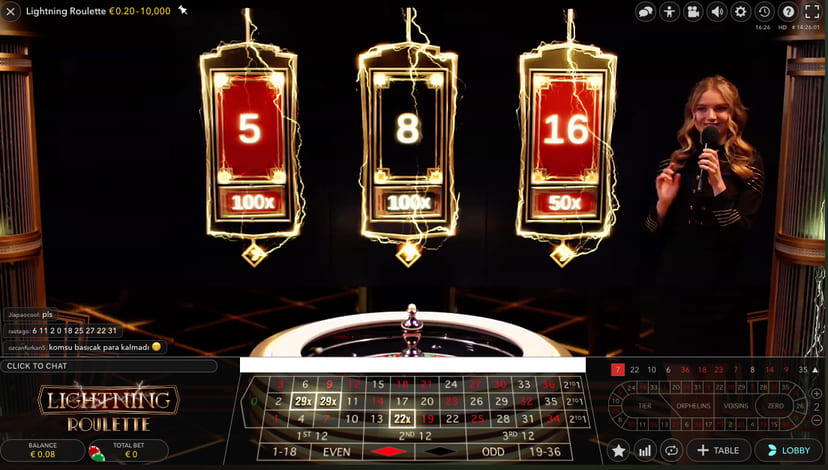Select the 2ND 12 dozen bet

413,435
